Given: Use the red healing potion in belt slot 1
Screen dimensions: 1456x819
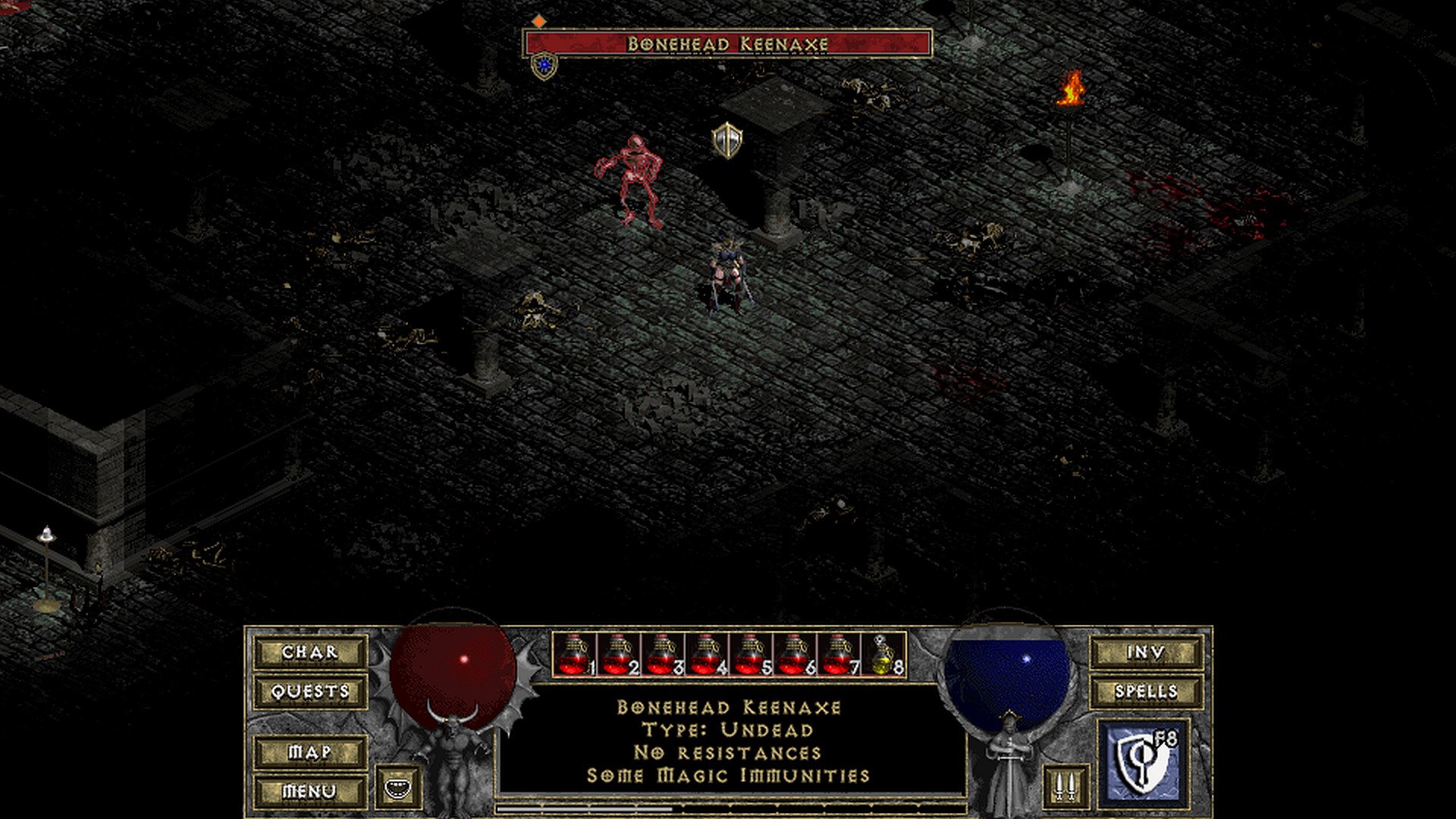Looking at the screenshot, I should [x=574, y=655].
